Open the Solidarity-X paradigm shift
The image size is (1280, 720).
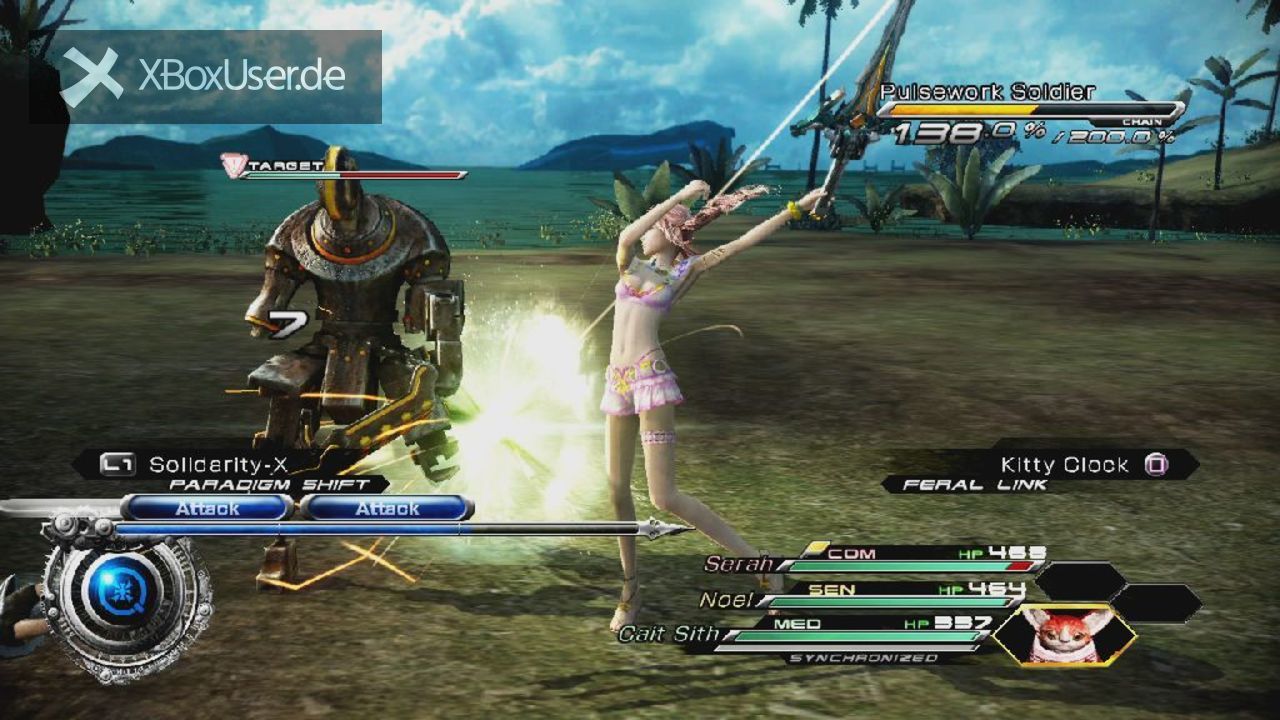[x=220, y=465]
